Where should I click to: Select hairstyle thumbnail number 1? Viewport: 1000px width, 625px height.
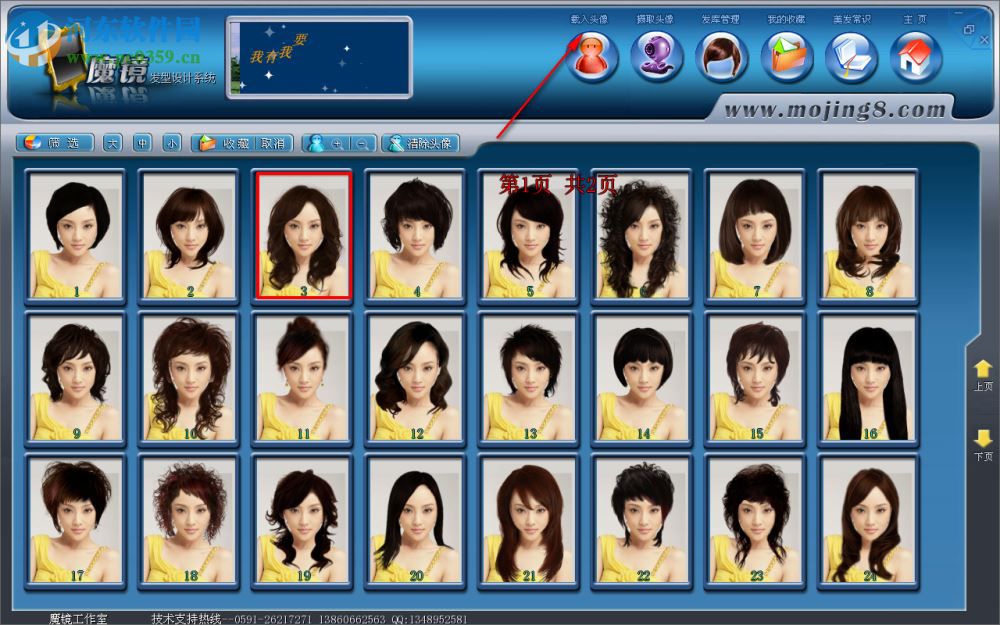[x=76, y=235]
